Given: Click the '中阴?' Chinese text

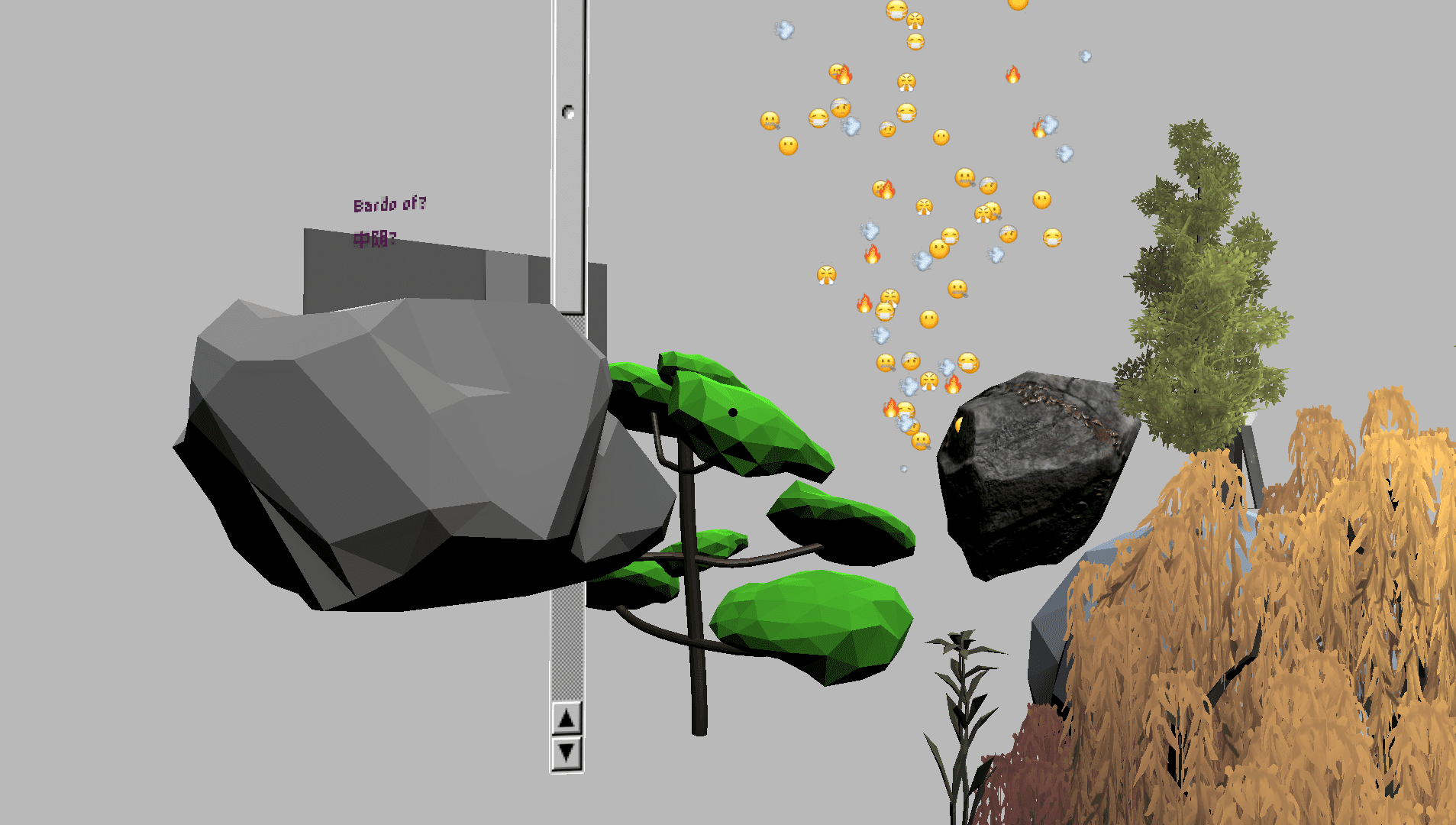Looking at the screenshot, I should [373, 239].
